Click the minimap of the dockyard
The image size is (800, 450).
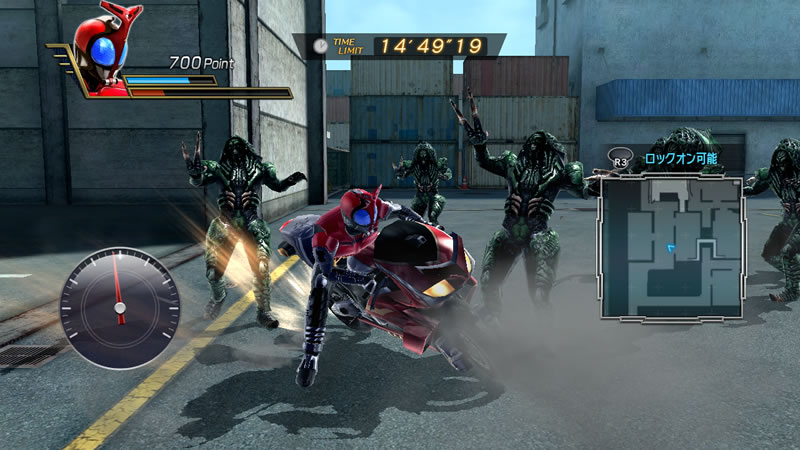point(671,246)
